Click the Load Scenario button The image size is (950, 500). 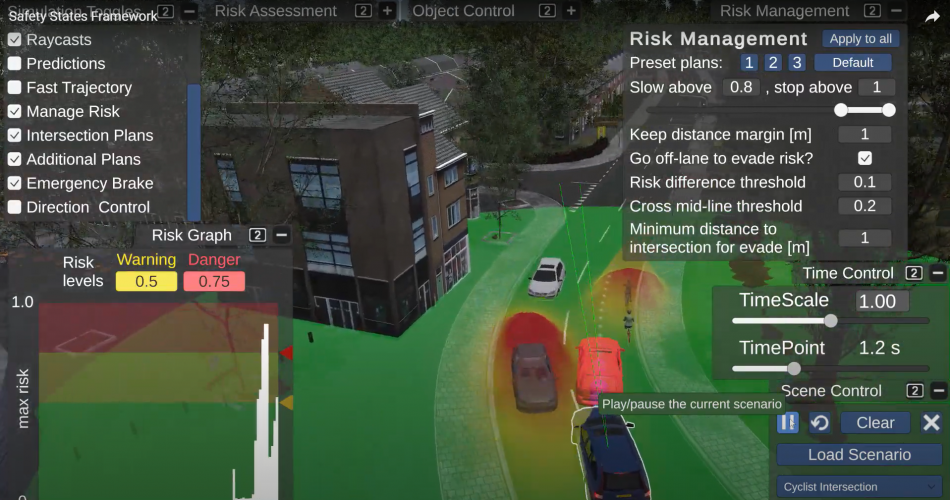point(859,455)
